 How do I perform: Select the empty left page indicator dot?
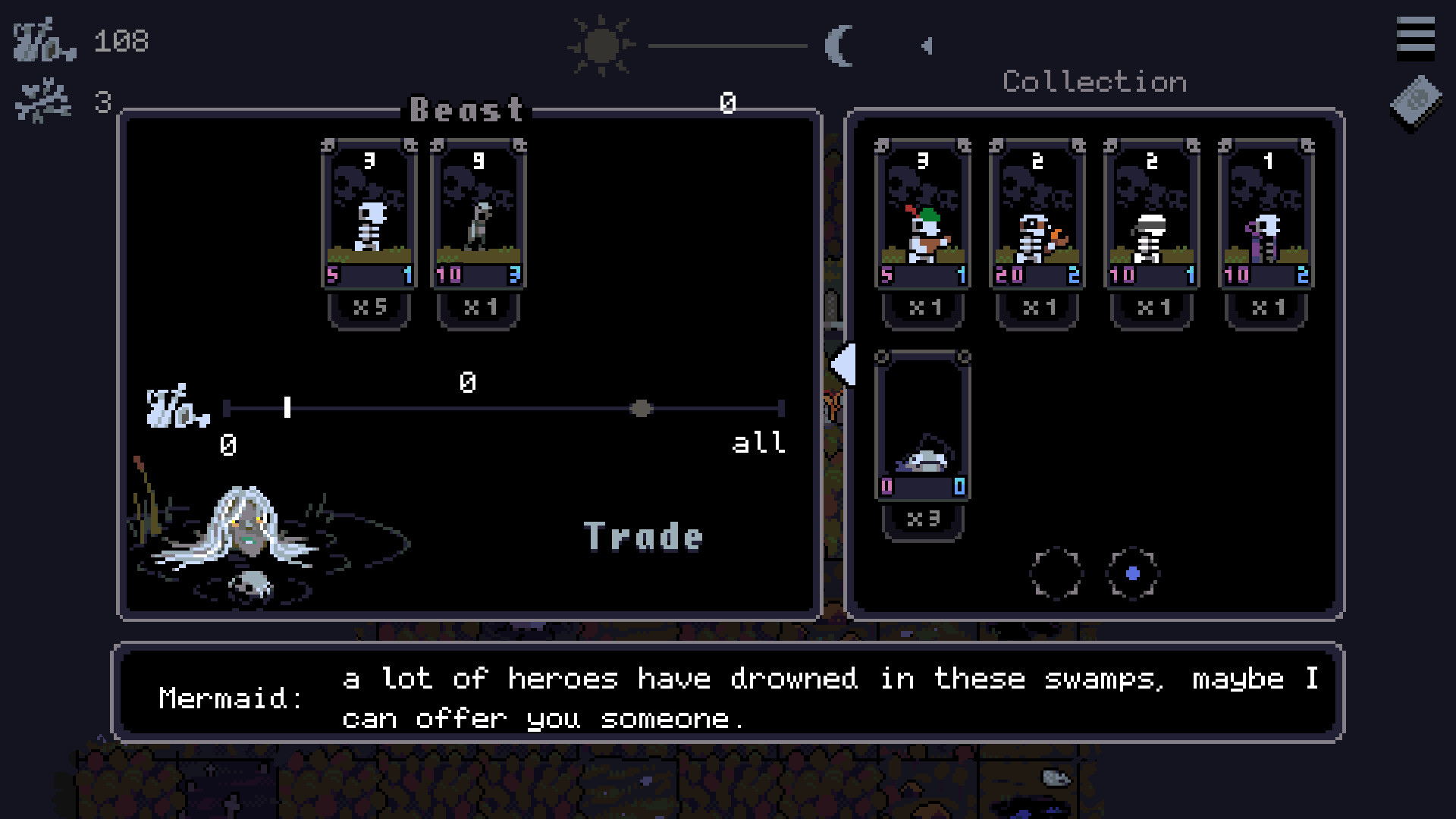click(1058, 573)
